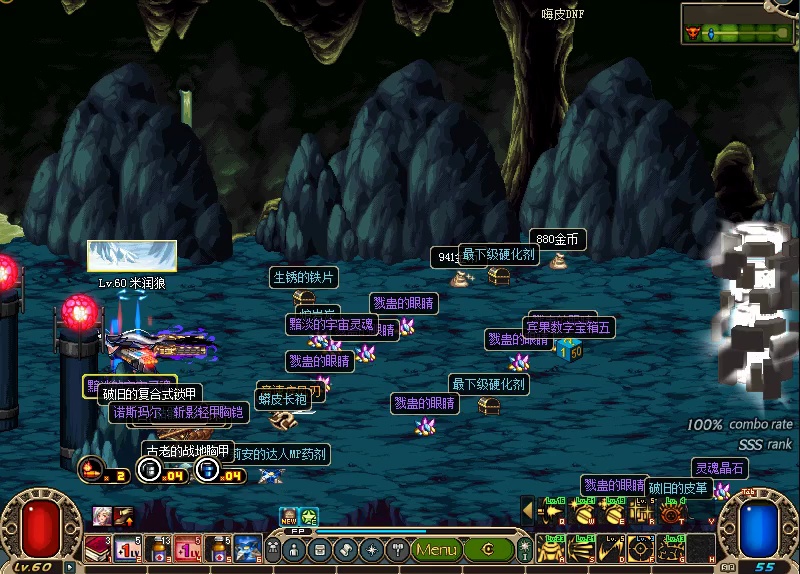Expand the arrow next to Lv.60
800x574 pixels.
click(x=69, y=567)
